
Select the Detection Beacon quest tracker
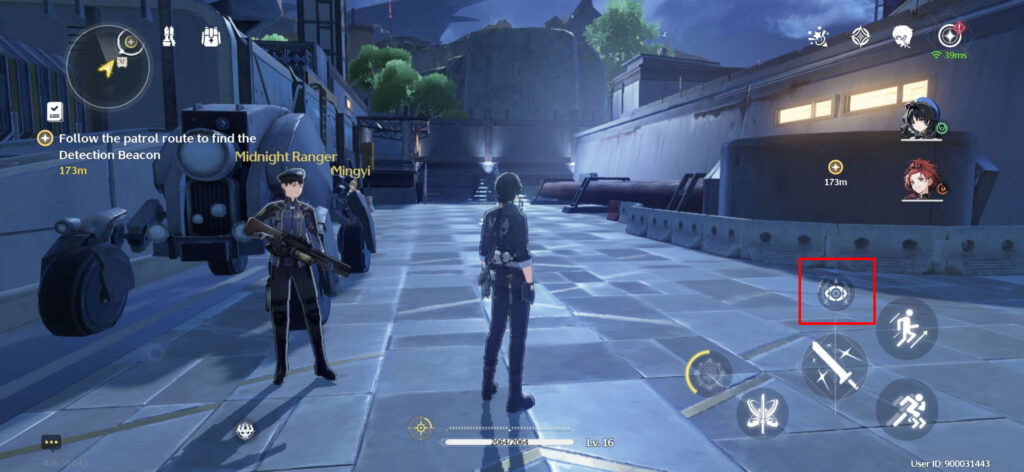click(x=150, y=147)
